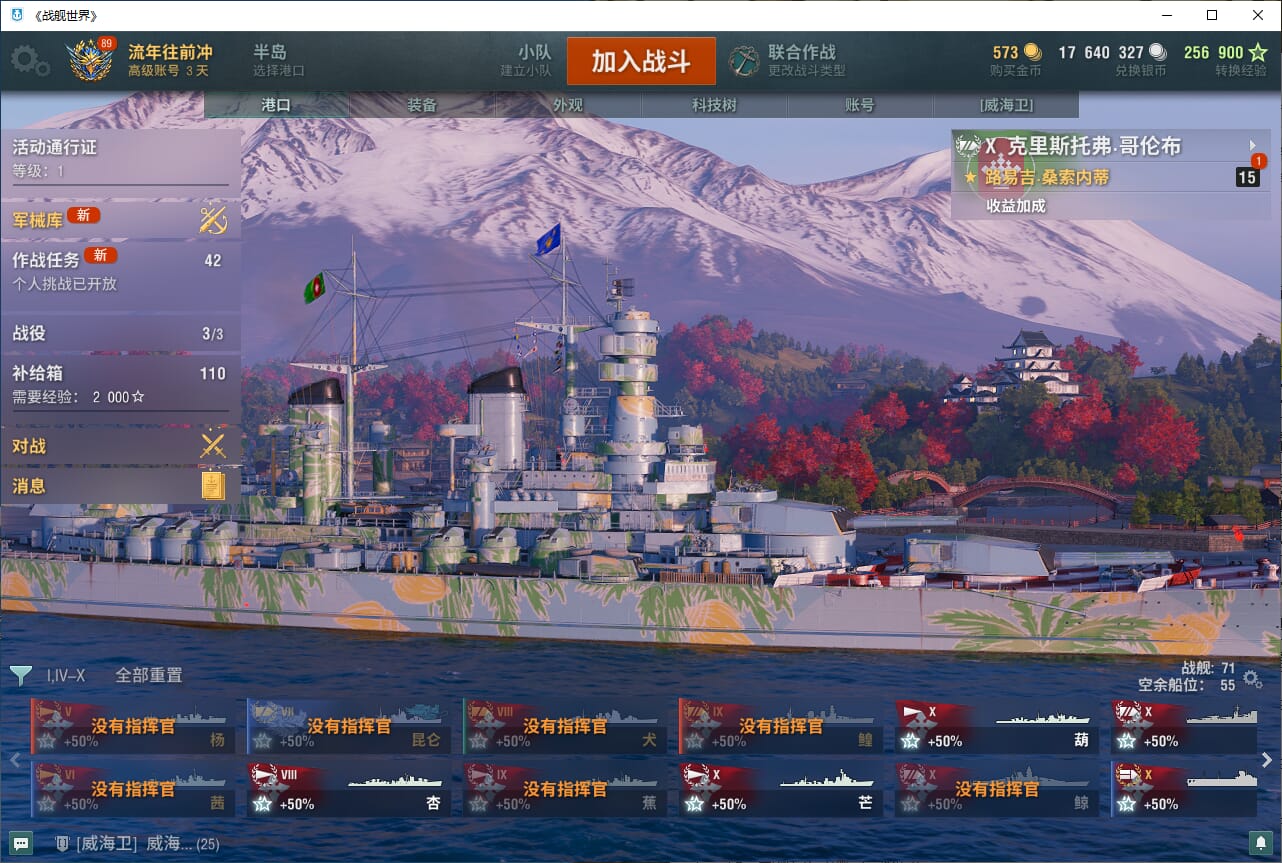The width and height of the screenshot is (1282, 863).
Task: Open the [威海卫] clan tab
Action: pos(1006,105)
